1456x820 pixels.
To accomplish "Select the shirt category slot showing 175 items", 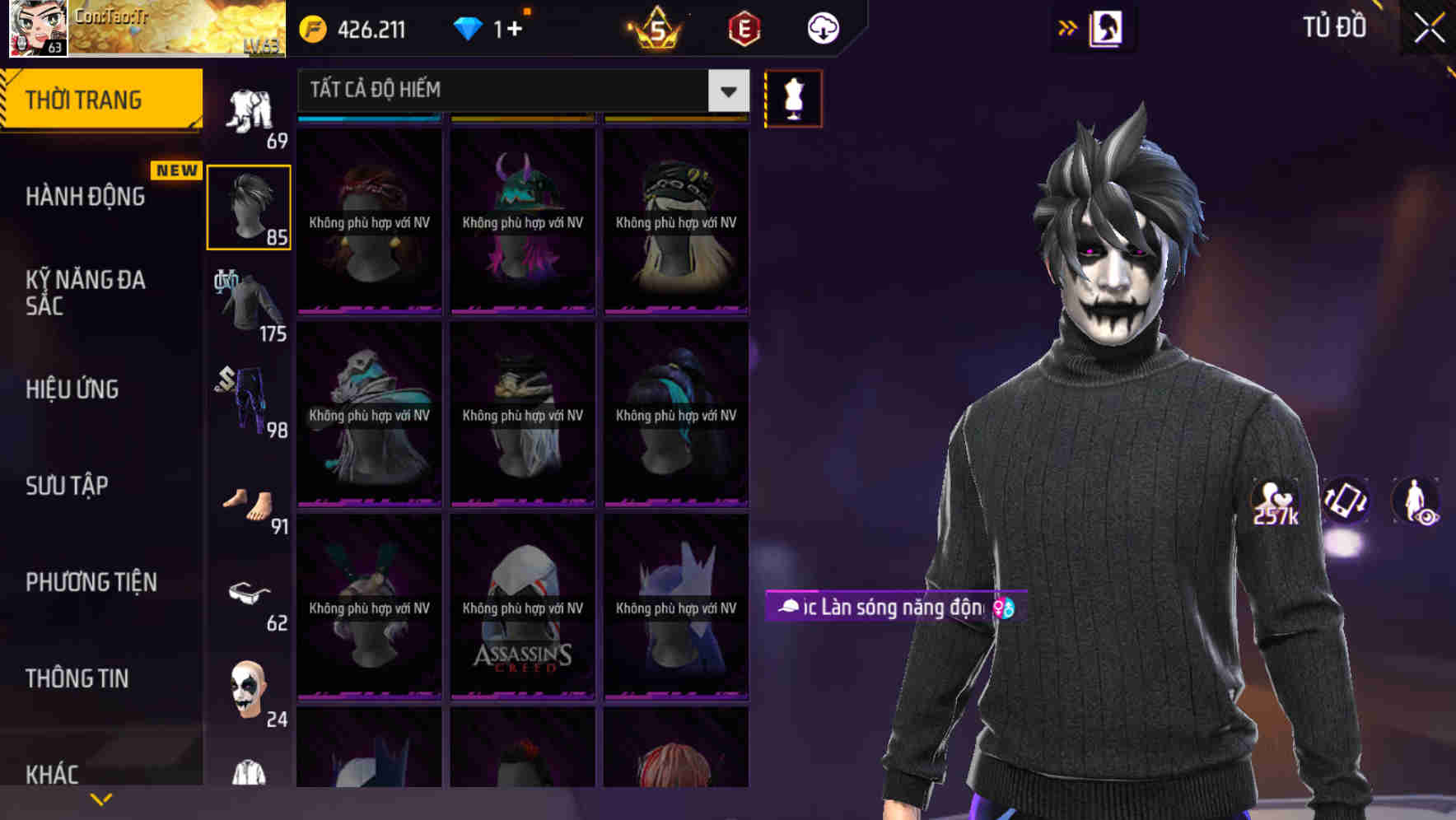I will point(247,301).
